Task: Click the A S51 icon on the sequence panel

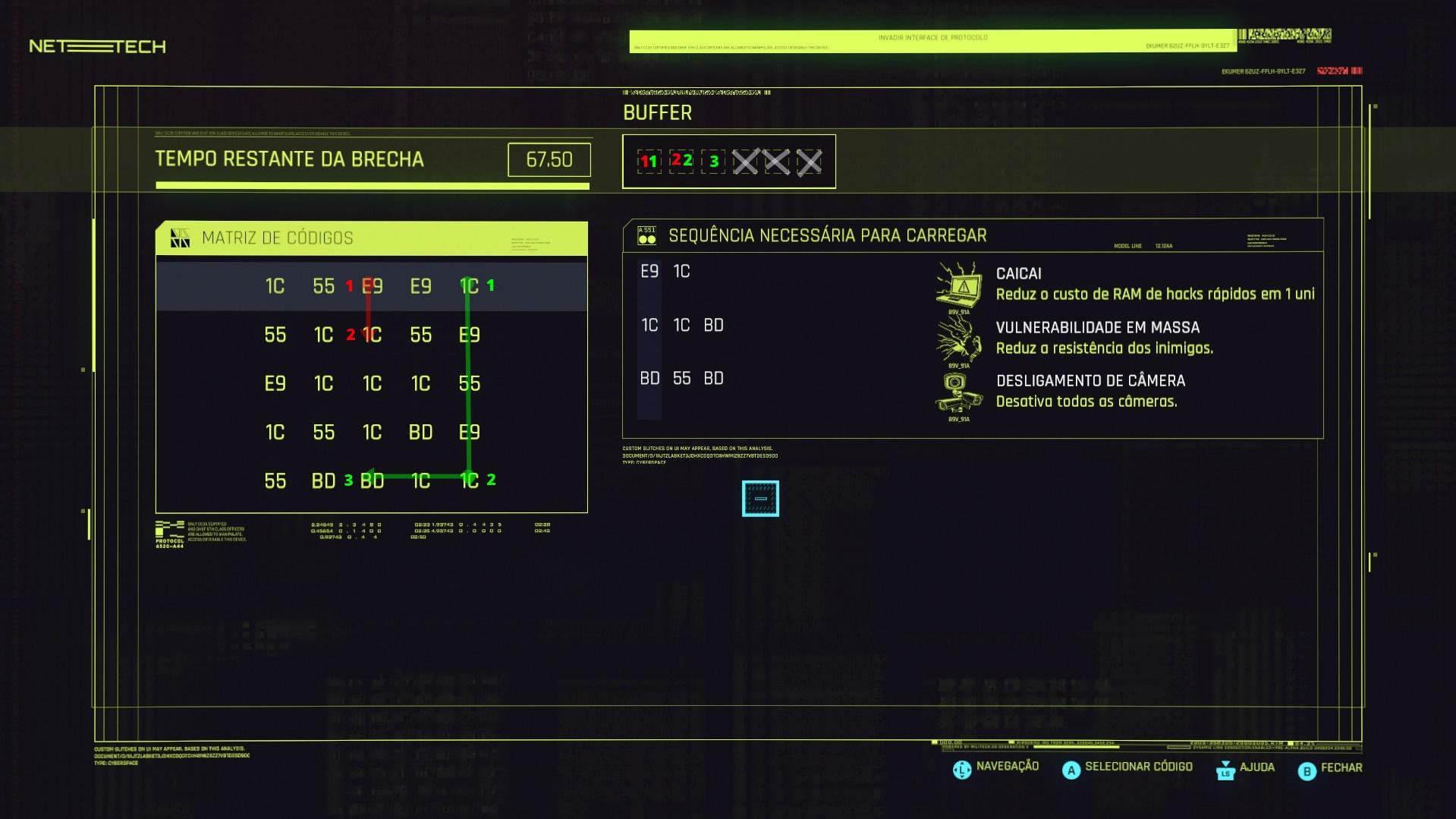Action: pyautogui.click(x=646, y=235)
